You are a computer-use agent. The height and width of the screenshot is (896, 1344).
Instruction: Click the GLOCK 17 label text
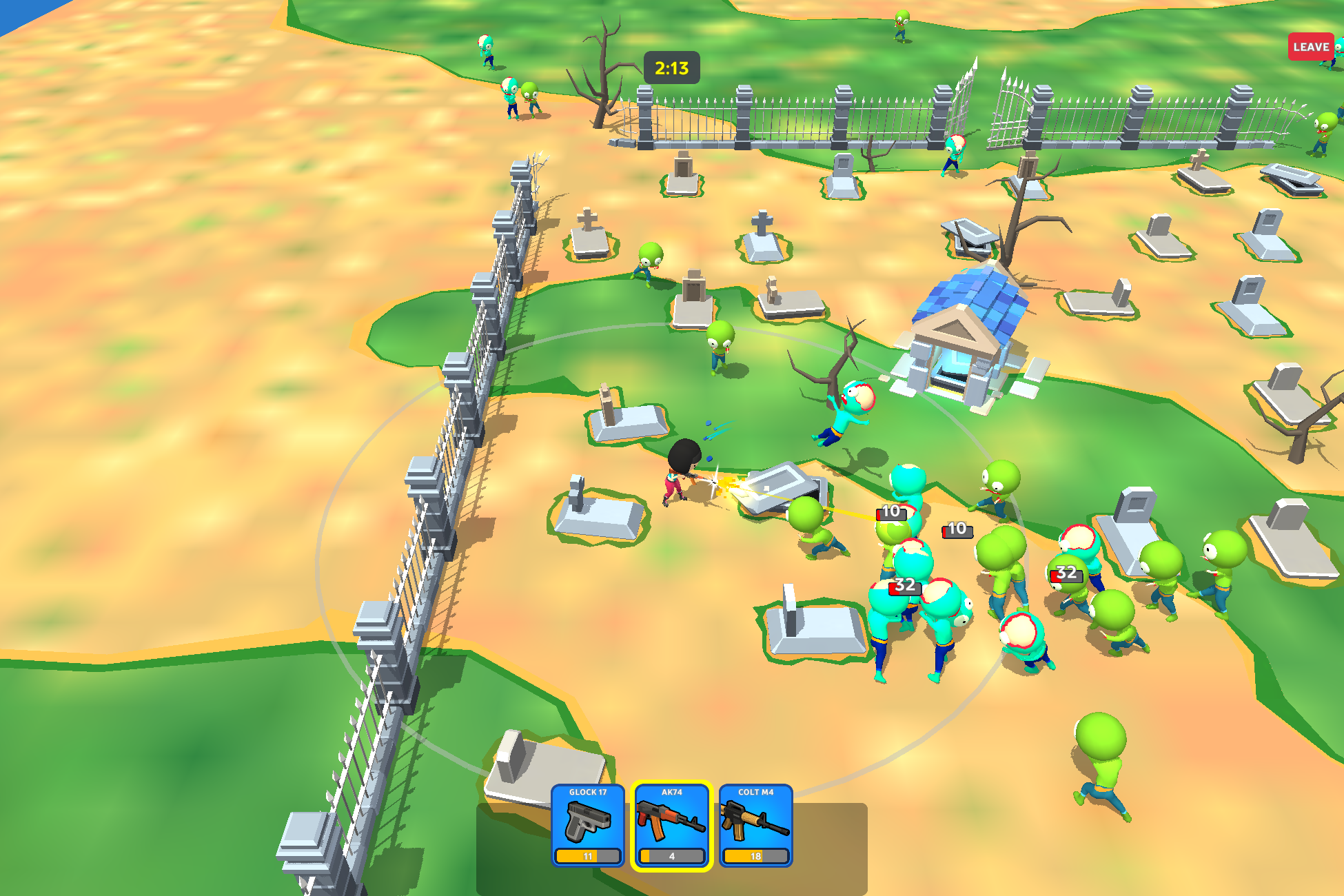point(588,793)
